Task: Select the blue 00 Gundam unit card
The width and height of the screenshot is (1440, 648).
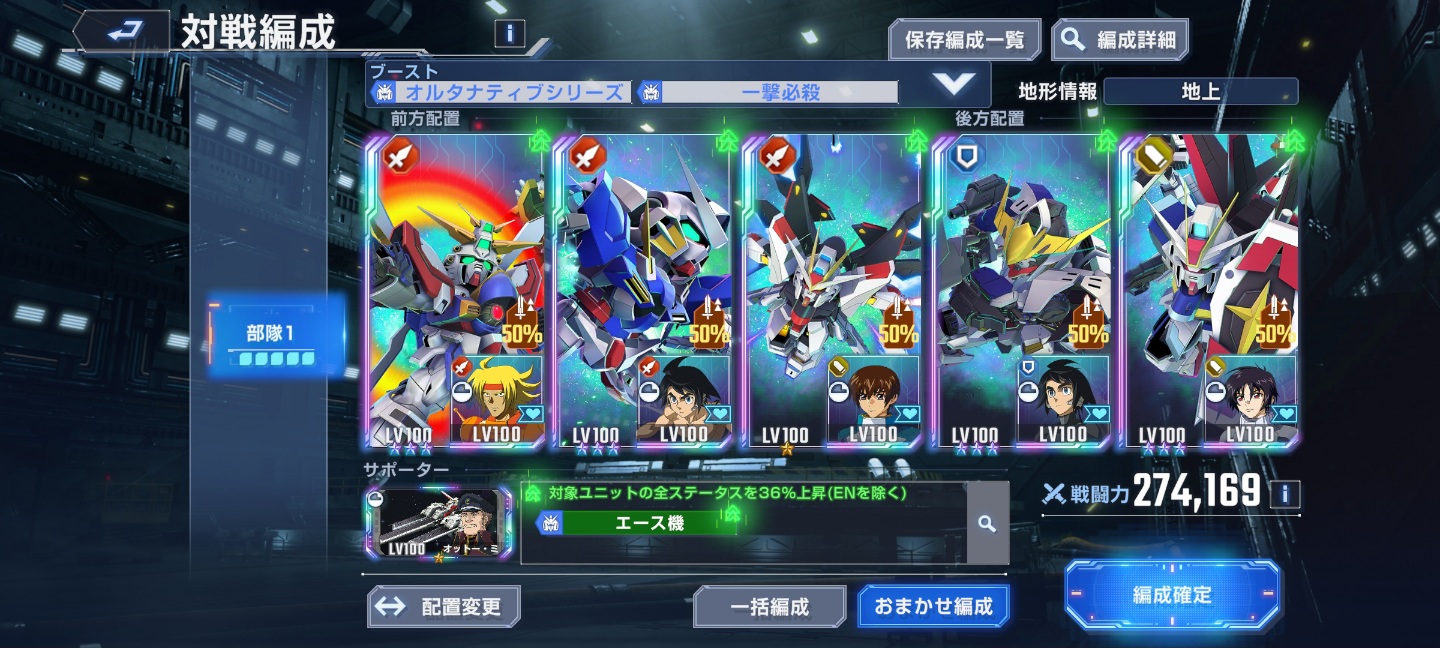Action: (644, 290)
